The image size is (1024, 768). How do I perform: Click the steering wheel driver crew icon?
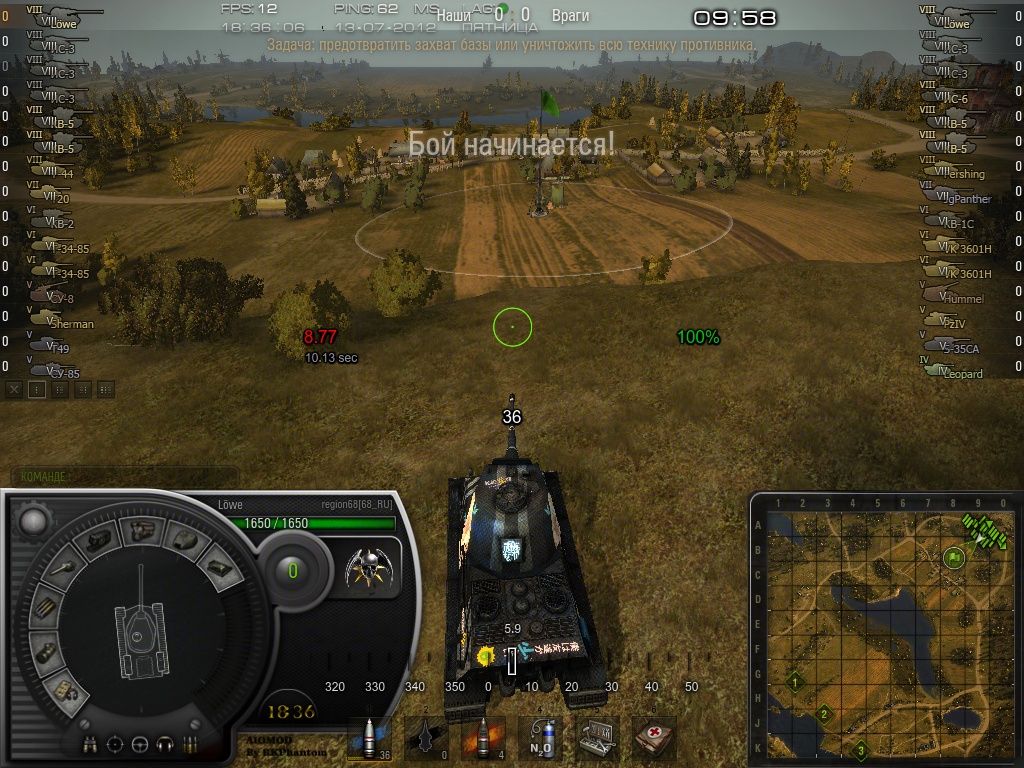pos(140,744)
